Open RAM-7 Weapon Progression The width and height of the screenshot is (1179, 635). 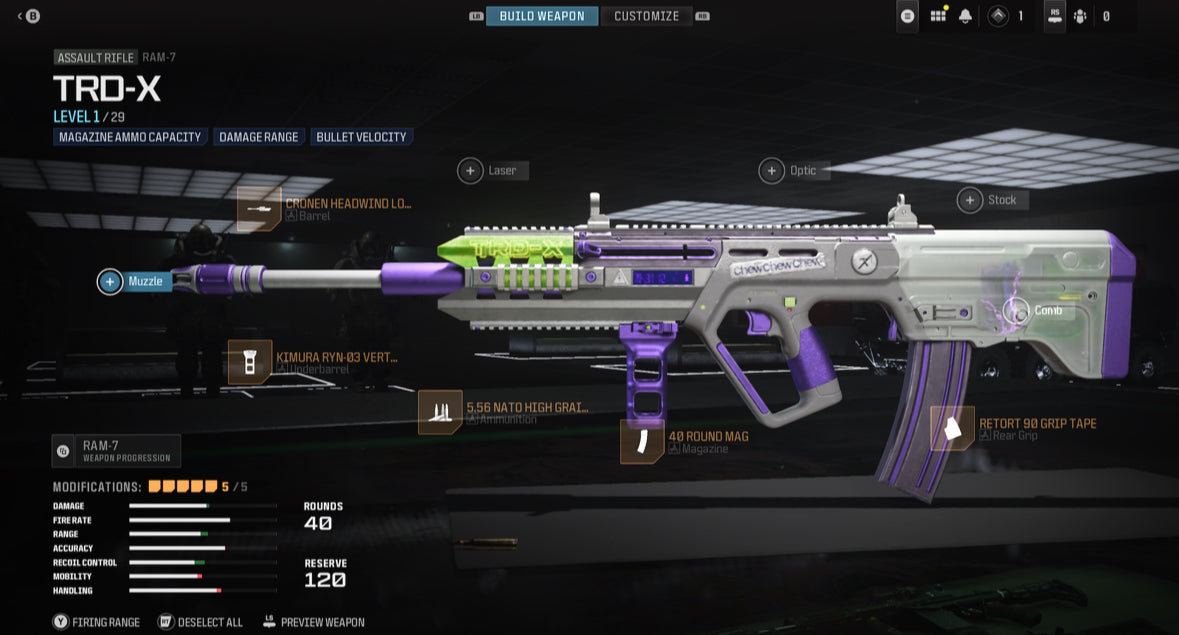point(116,451)
